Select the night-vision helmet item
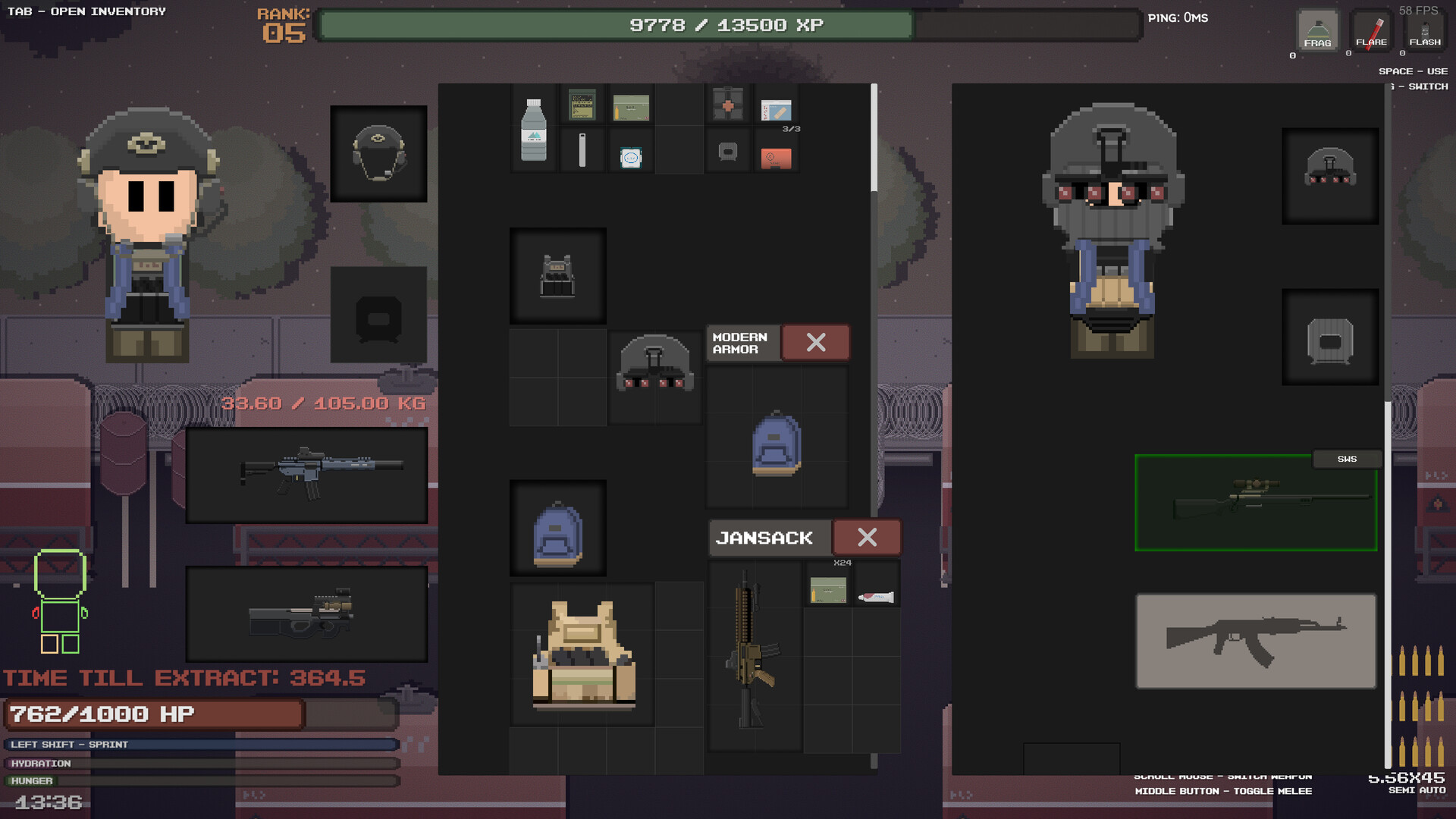Viewport: 1456px width, 819px height. coord(654,366)
